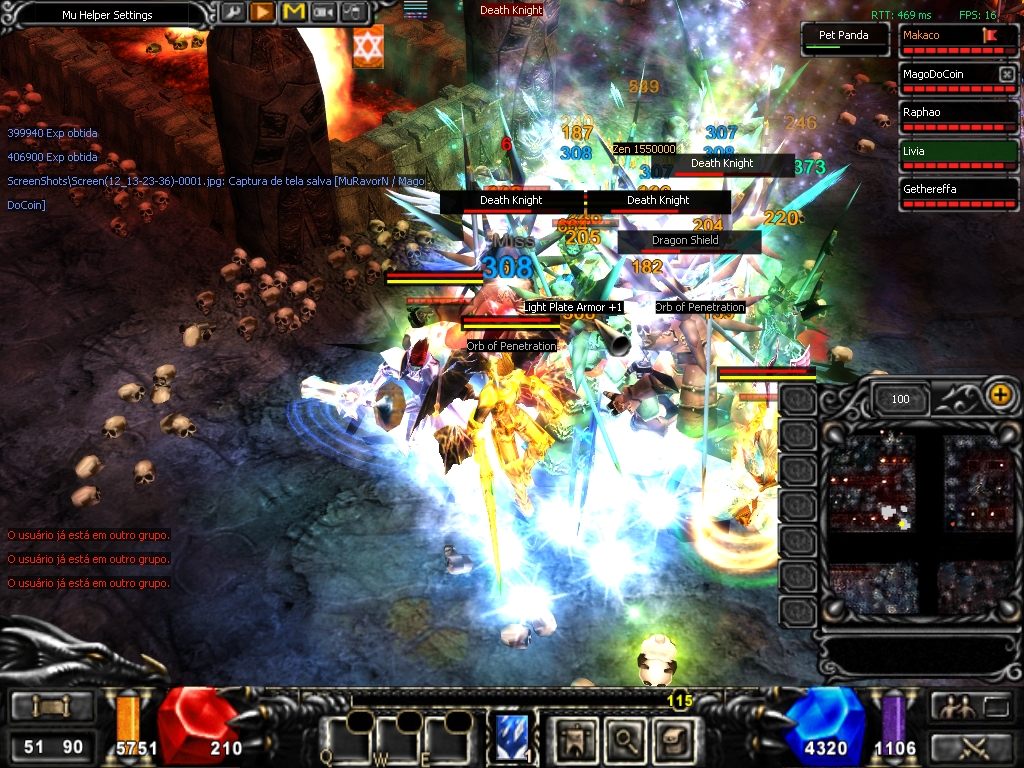Click the video camera icon
This screenshot has height=768, width=1024.
pos(325,13)
